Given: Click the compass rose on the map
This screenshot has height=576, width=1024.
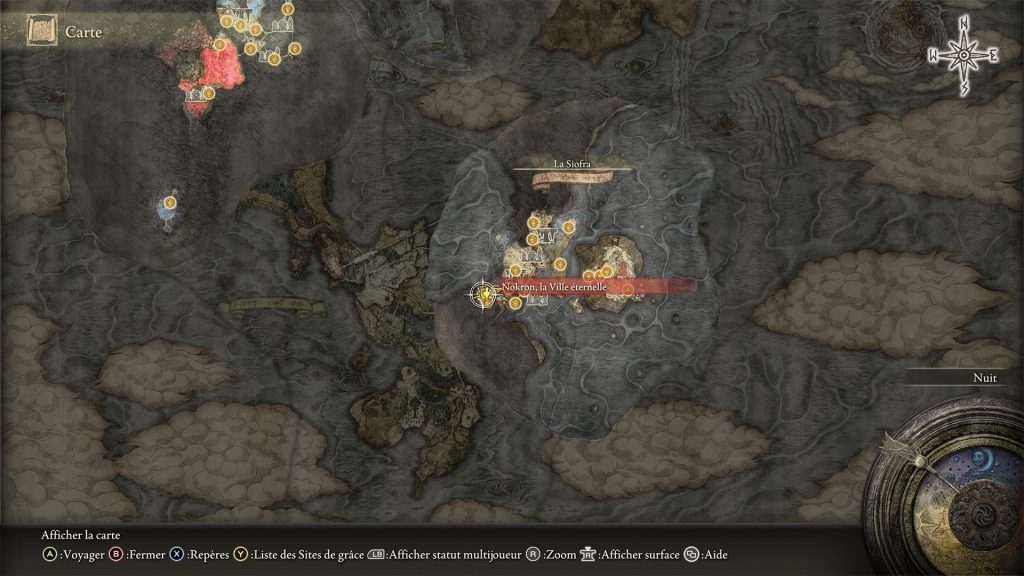Looking at the screenshot, I should tap(963, 55).
